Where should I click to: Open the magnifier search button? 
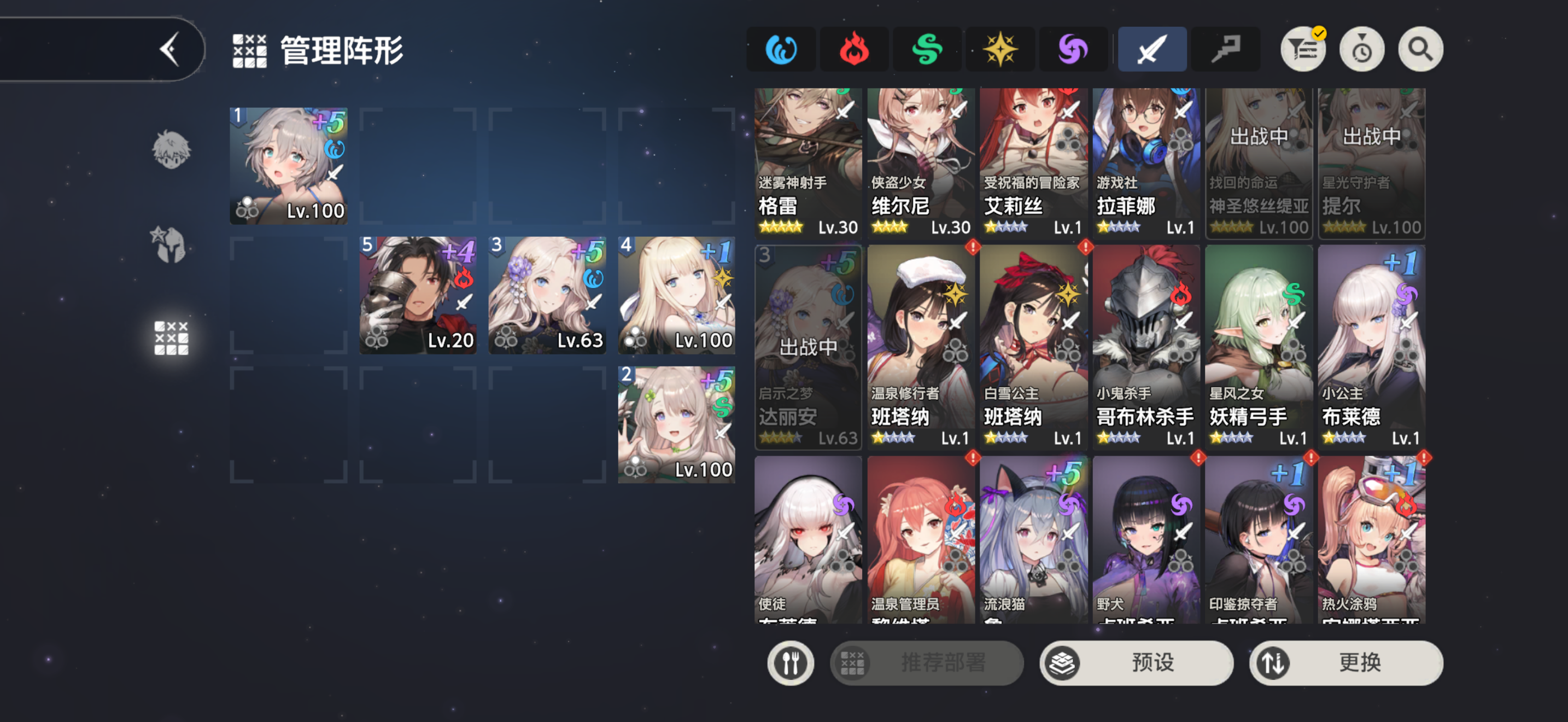[1420, 49]
